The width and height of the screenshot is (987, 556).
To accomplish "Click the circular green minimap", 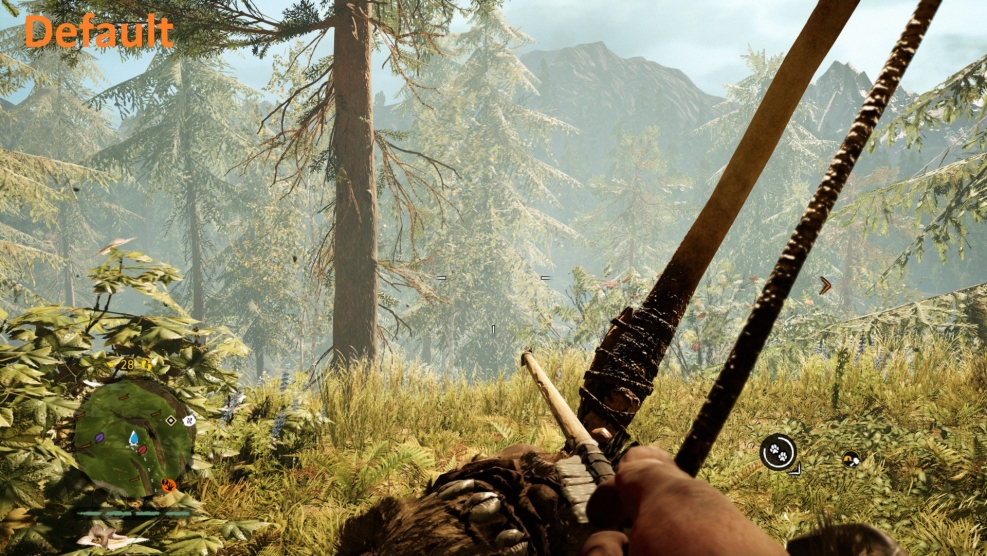I will tap(133, 437).
